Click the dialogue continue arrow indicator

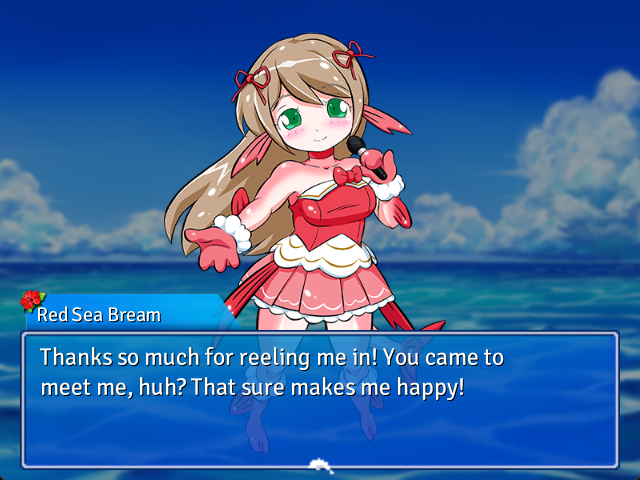pyautogui.click(x=320, y=463)
